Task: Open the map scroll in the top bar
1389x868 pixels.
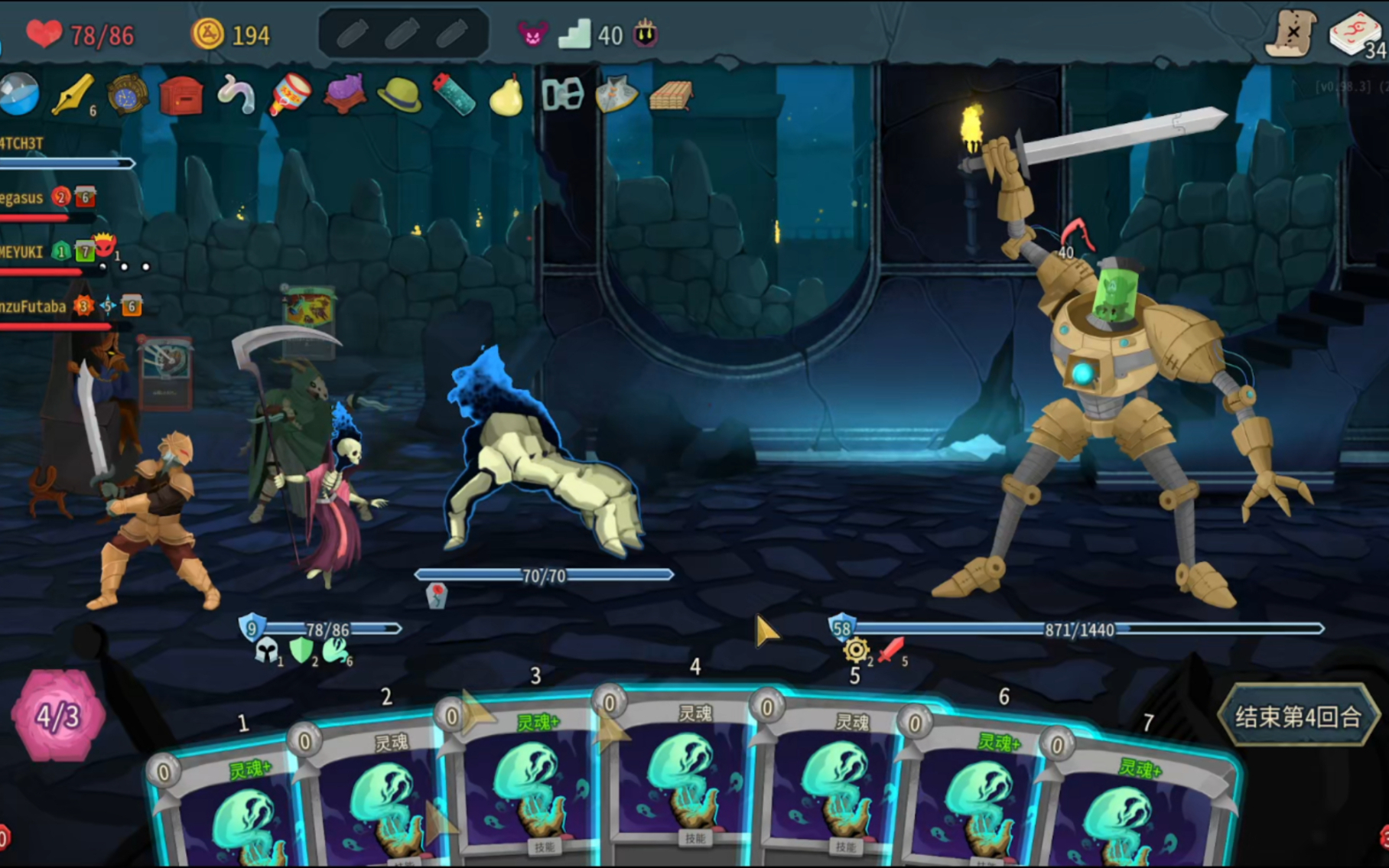Action: 1291,34
